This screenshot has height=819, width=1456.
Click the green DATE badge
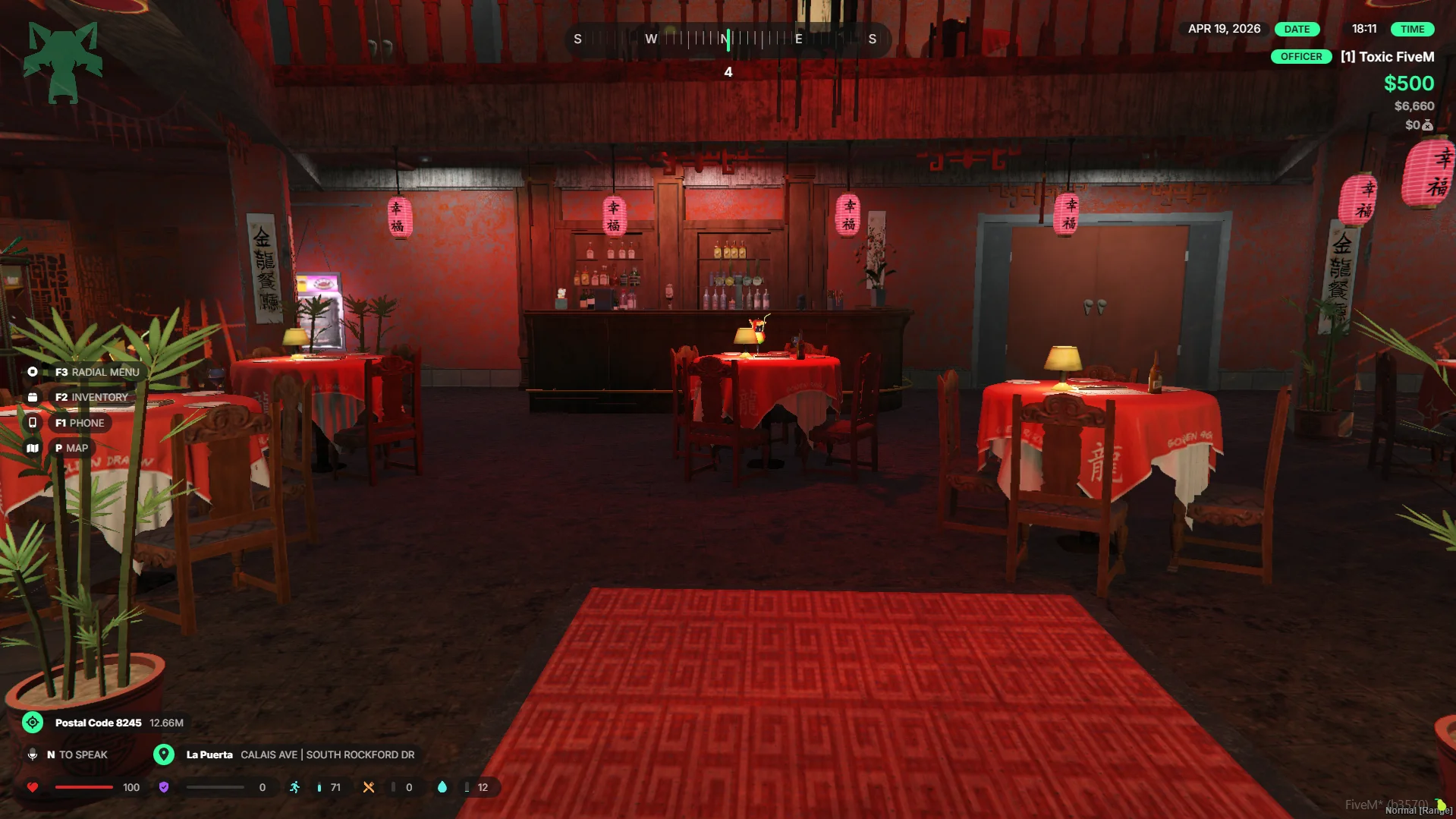pos(1297,29)
